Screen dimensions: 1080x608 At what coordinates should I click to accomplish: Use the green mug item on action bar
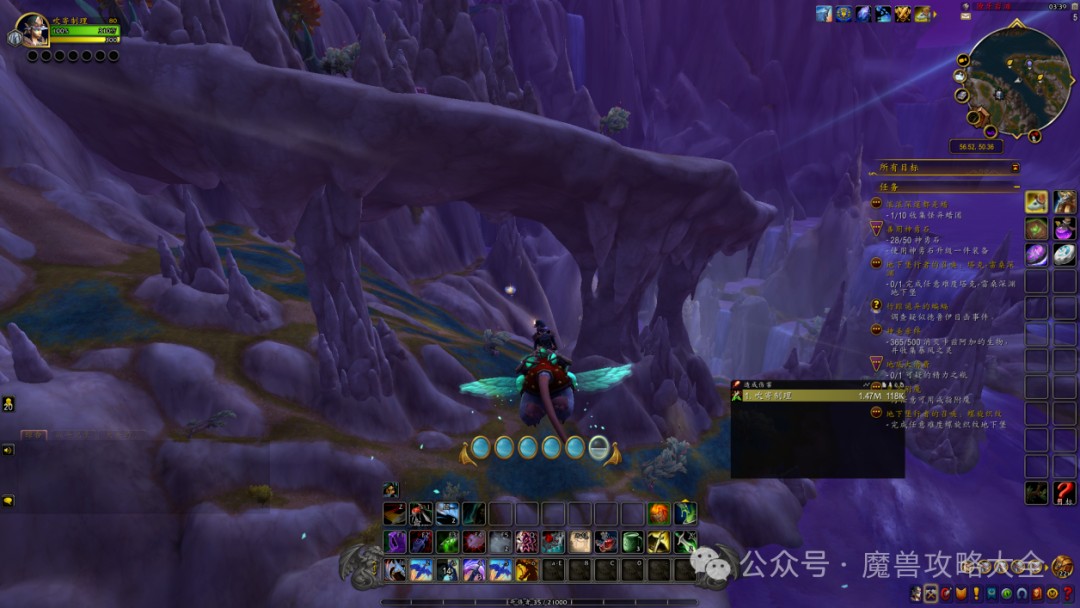click(632, 542)
